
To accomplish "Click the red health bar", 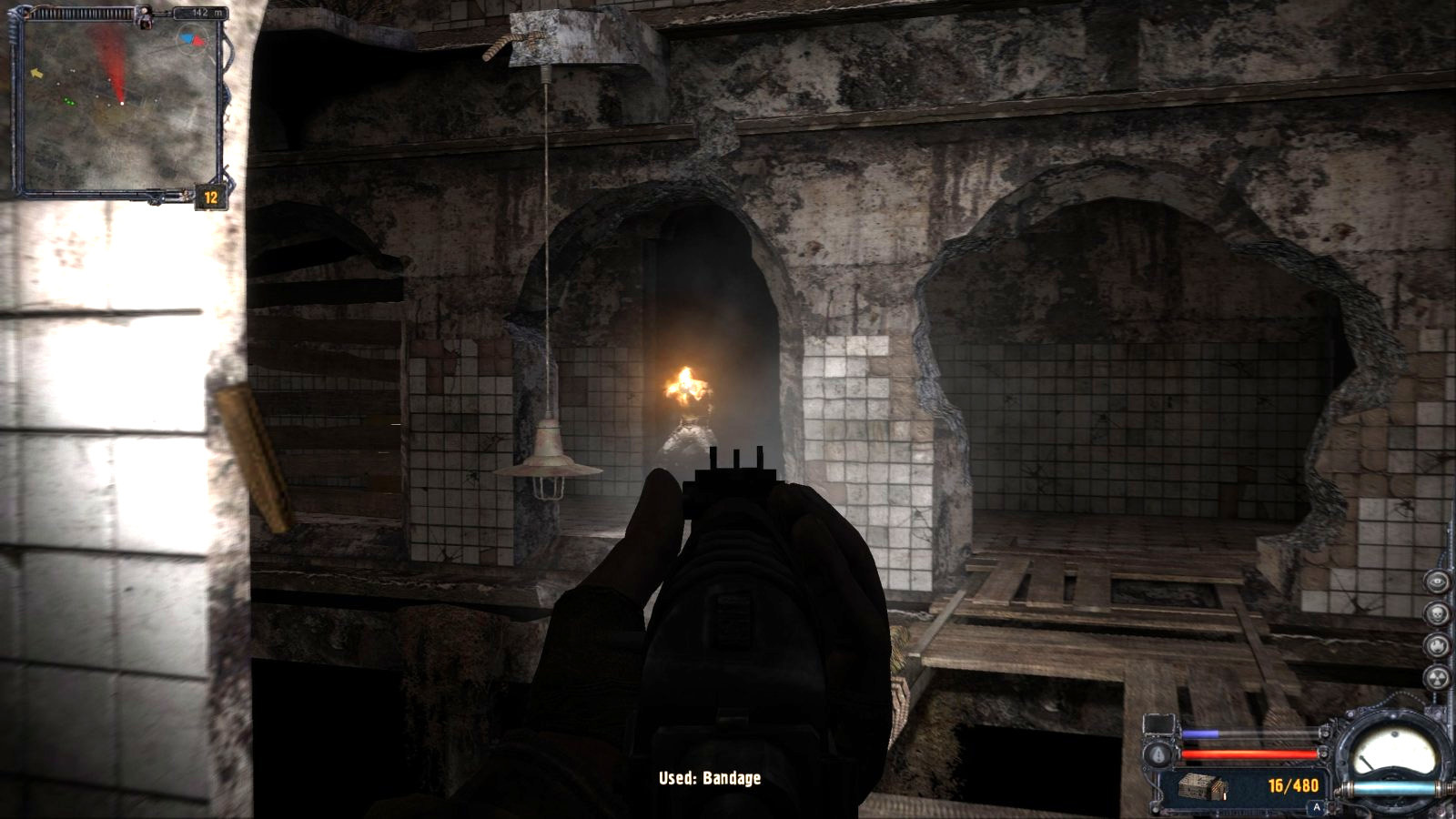I will (1247, 753).
